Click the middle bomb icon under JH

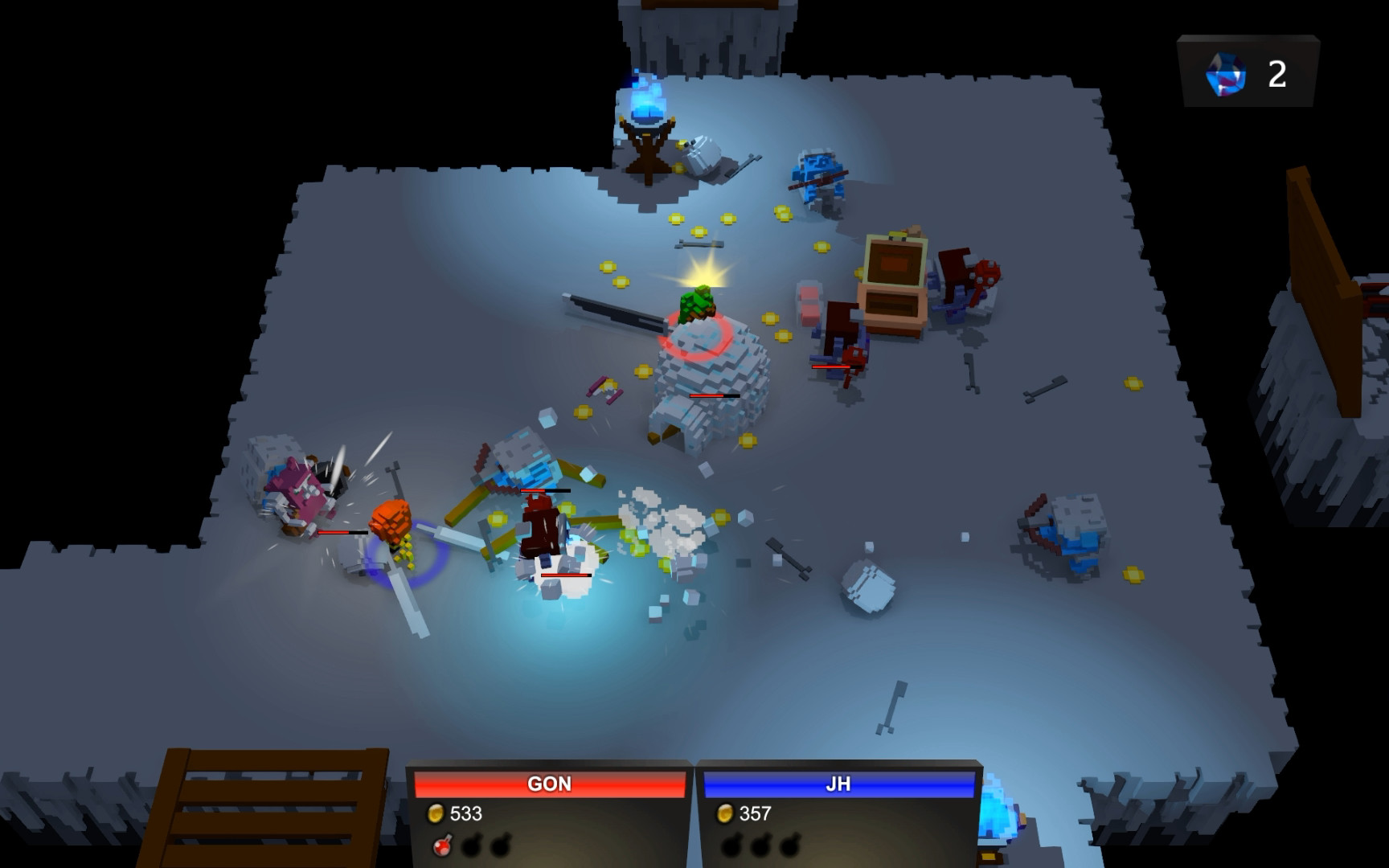(761, 844)
